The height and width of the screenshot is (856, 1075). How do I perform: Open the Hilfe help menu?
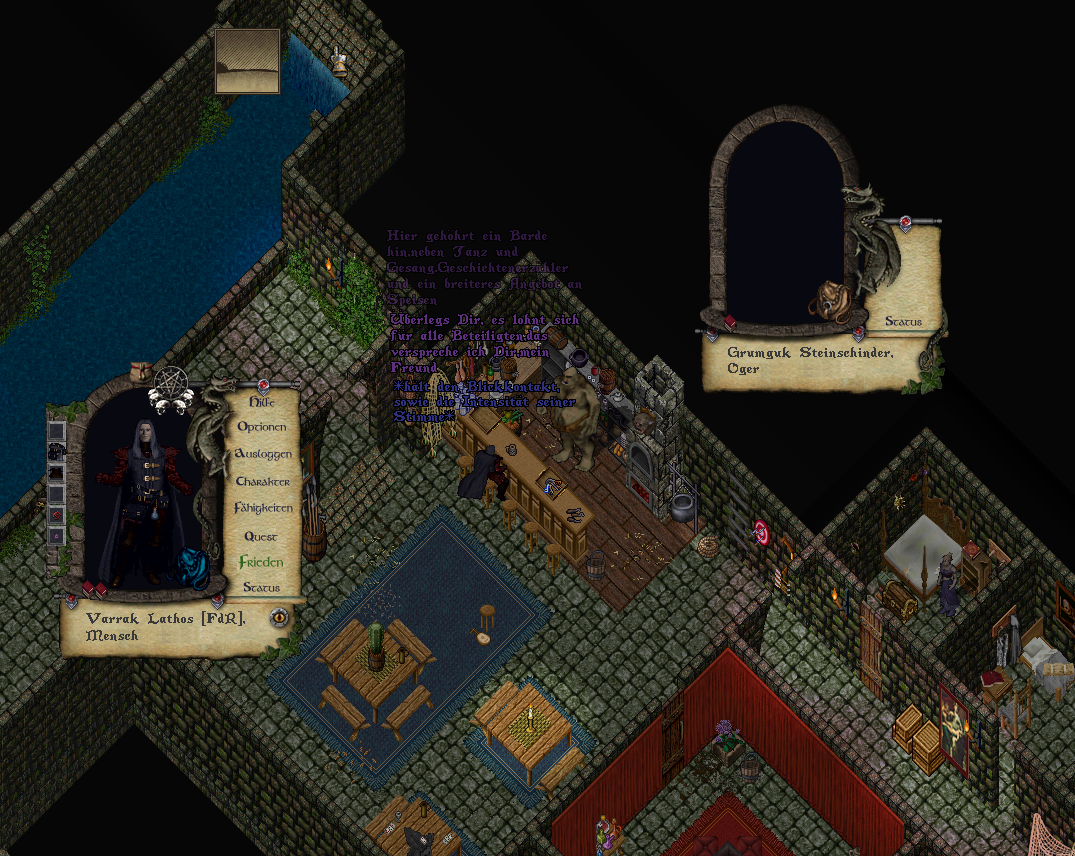(x=261, y=402)
